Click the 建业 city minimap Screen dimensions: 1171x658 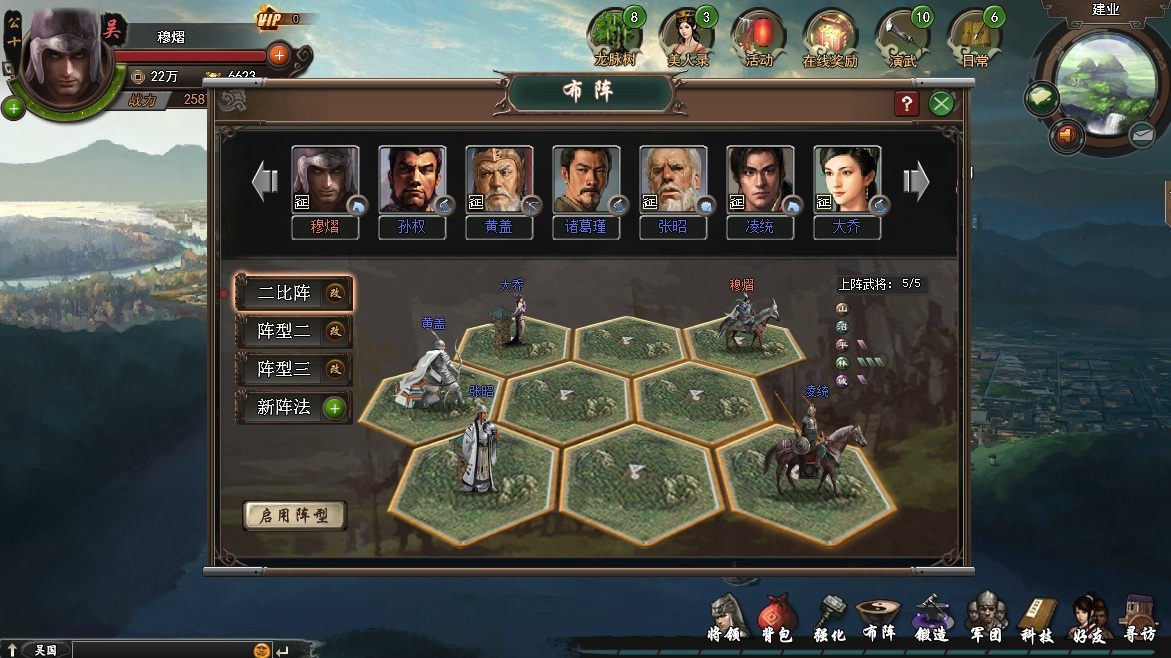1105,80
